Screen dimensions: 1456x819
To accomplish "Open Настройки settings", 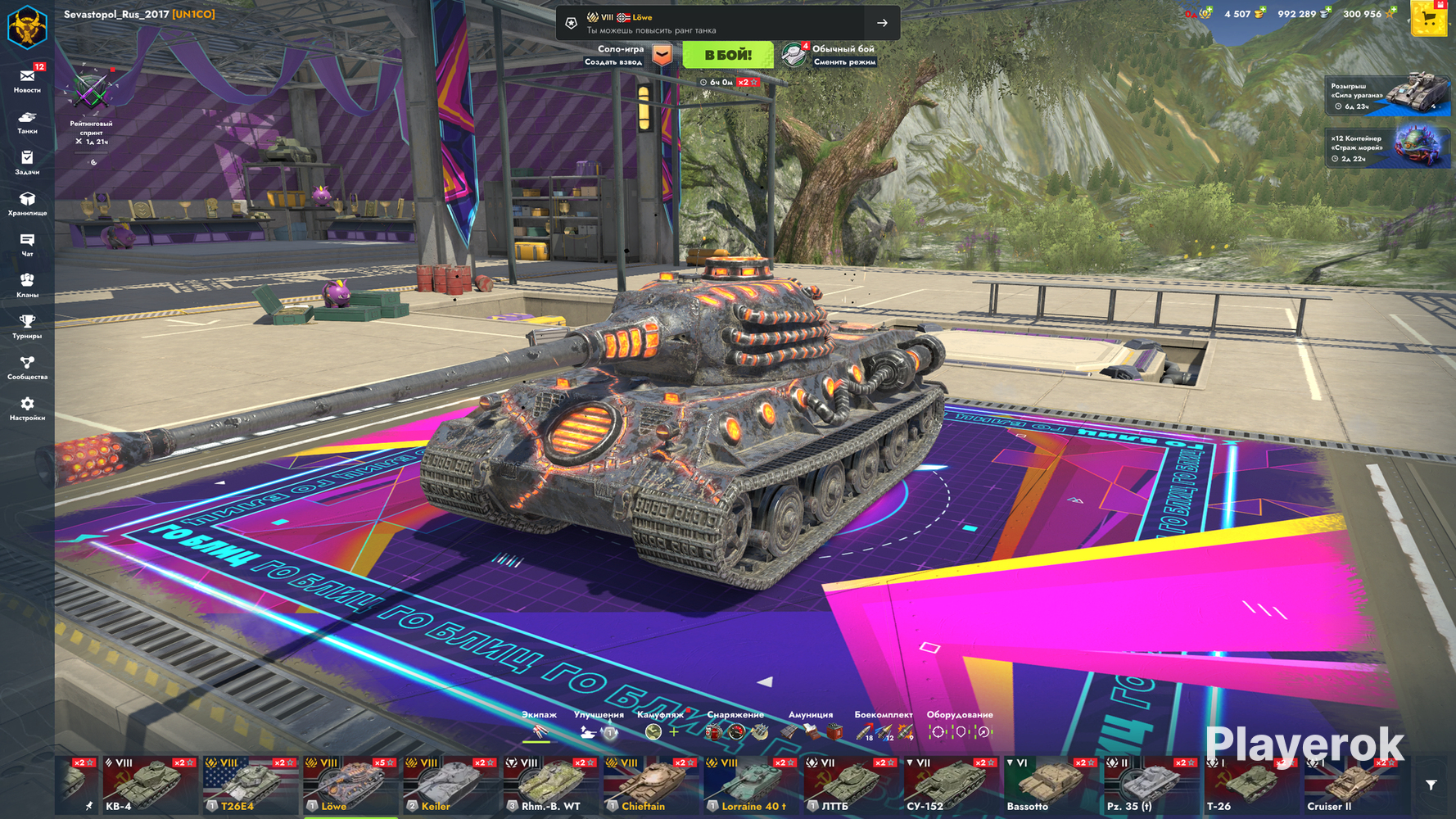I will (27, 407).
